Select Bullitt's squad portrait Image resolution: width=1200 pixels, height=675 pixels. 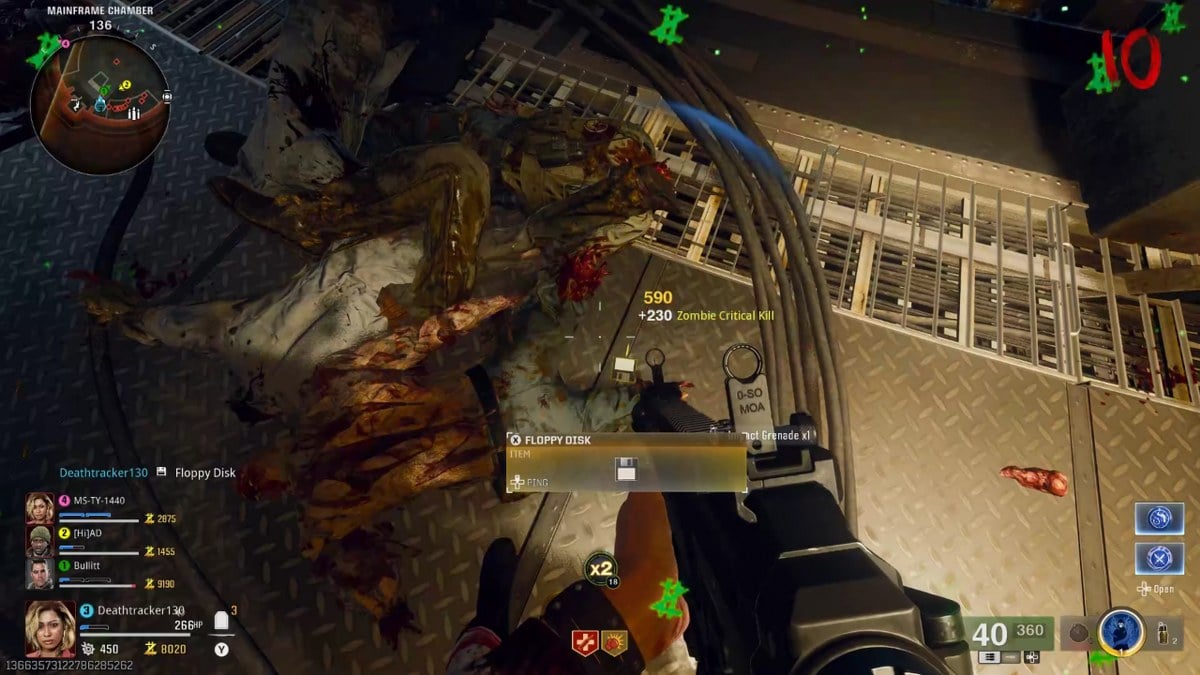[x=40, y=573]
